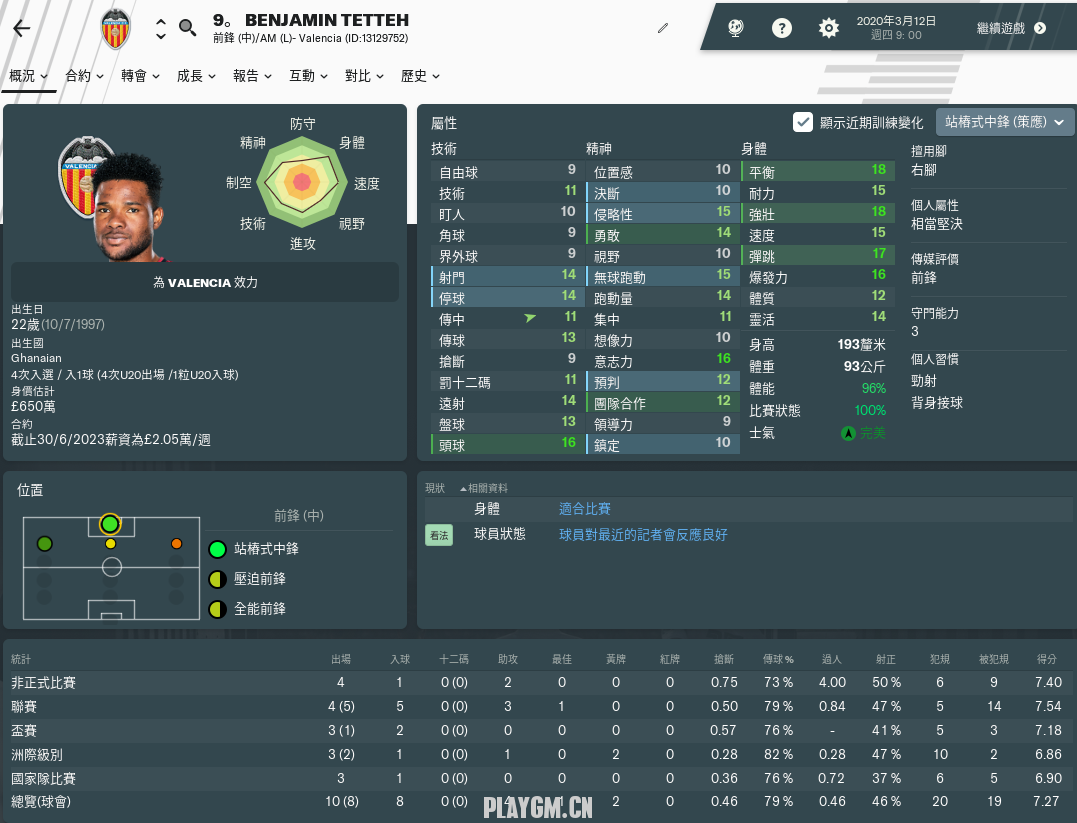Open the help question mark
Viewport: 1077px width, 823px height.
(x=782, y=28)
